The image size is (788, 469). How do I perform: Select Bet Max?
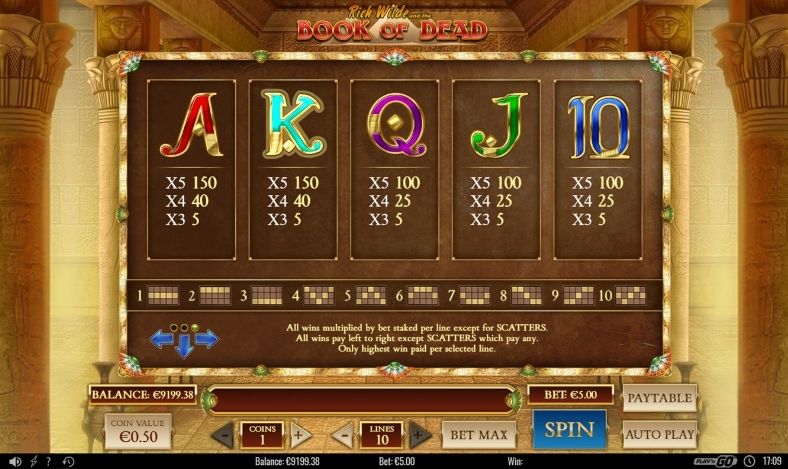pyautogui.click(x=478, y=434)
